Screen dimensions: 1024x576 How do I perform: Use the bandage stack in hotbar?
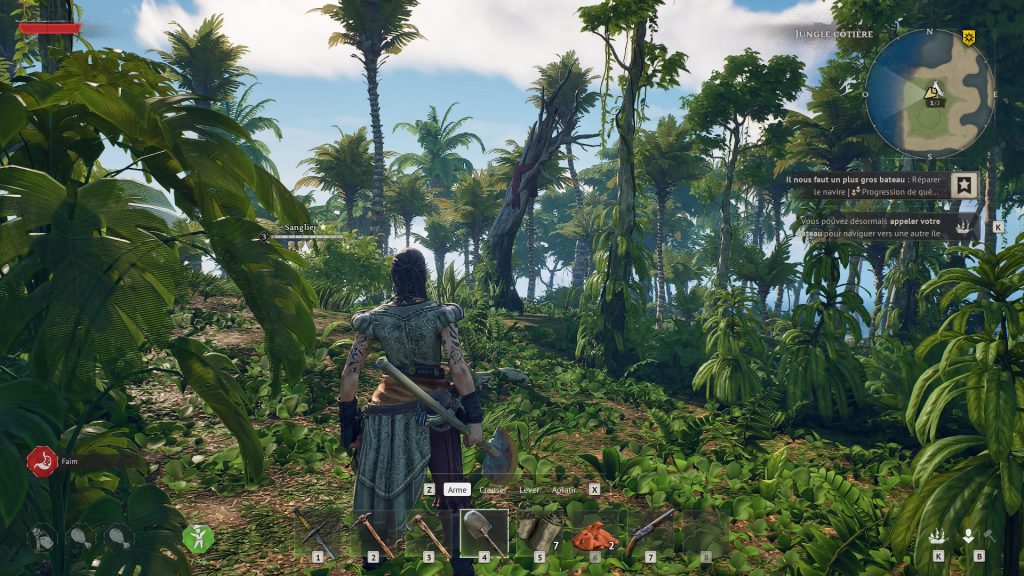pos(540,533)
